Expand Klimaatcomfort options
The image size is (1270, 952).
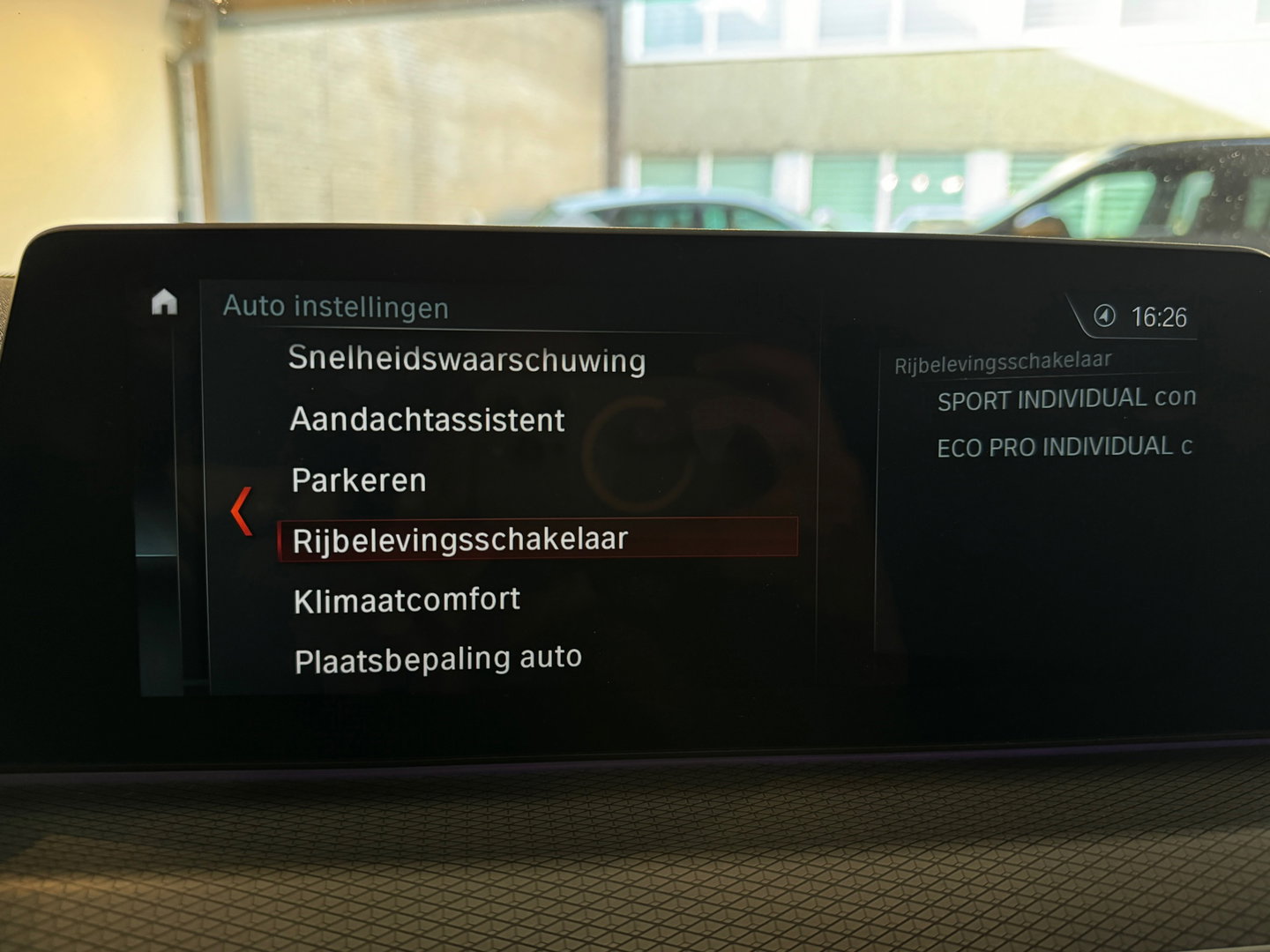tap(407, 598)
